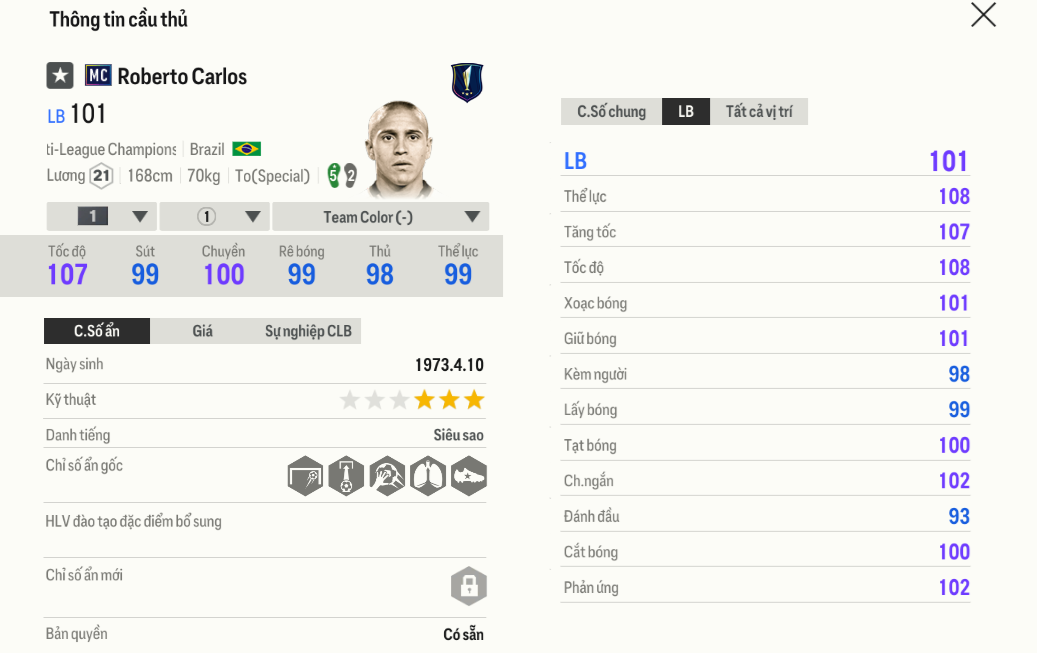Viewport: 1037px width, 653px height.
Task: Switch to the C.Số chung tab
Action: coord(611,112)
